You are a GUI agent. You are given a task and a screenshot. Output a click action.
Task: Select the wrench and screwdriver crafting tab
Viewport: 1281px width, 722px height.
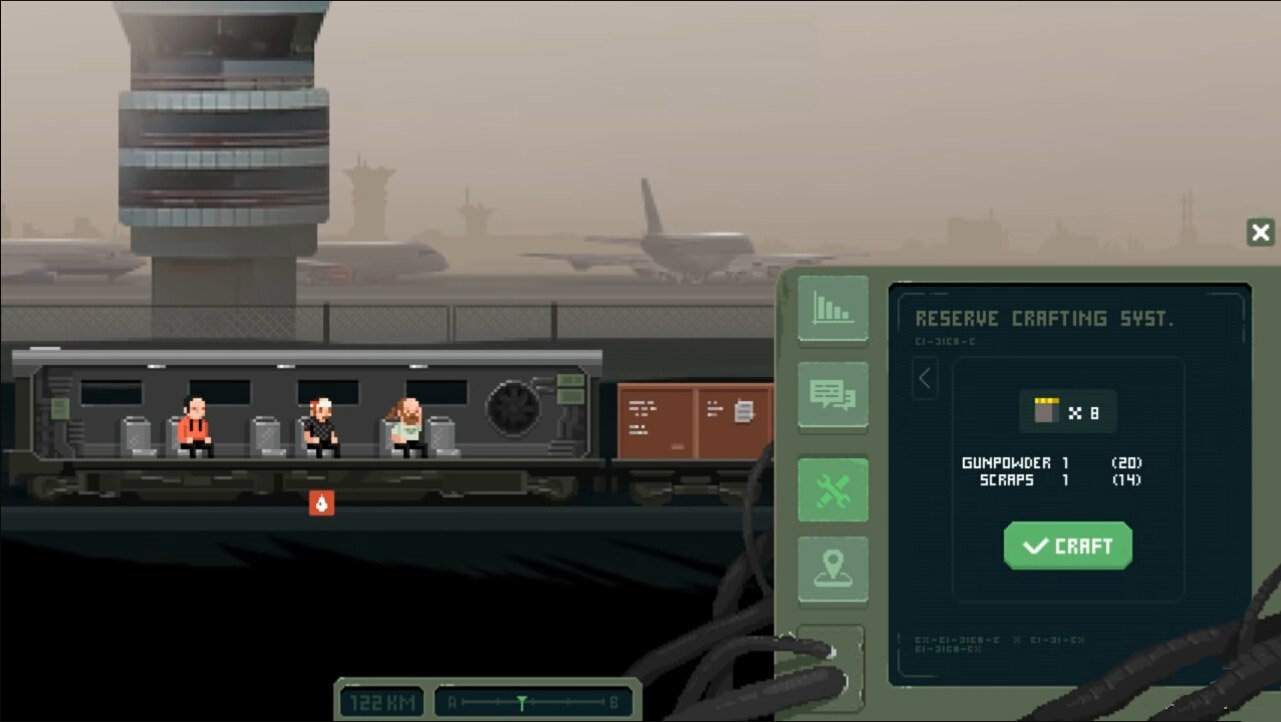point(833,491)
